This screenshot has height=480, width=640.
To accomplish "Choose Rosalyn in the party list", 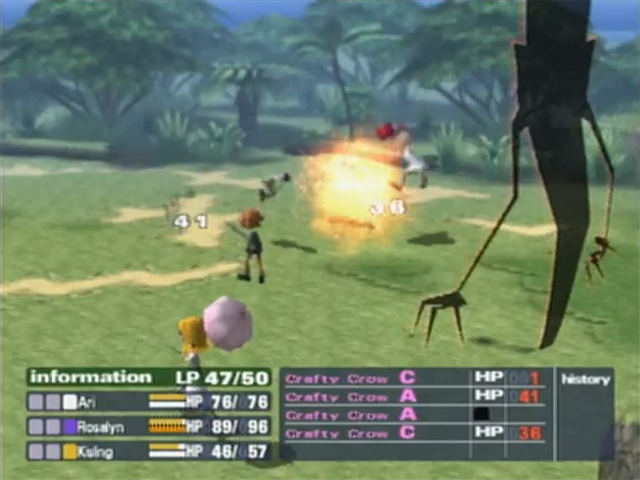I will click(148, 426).
